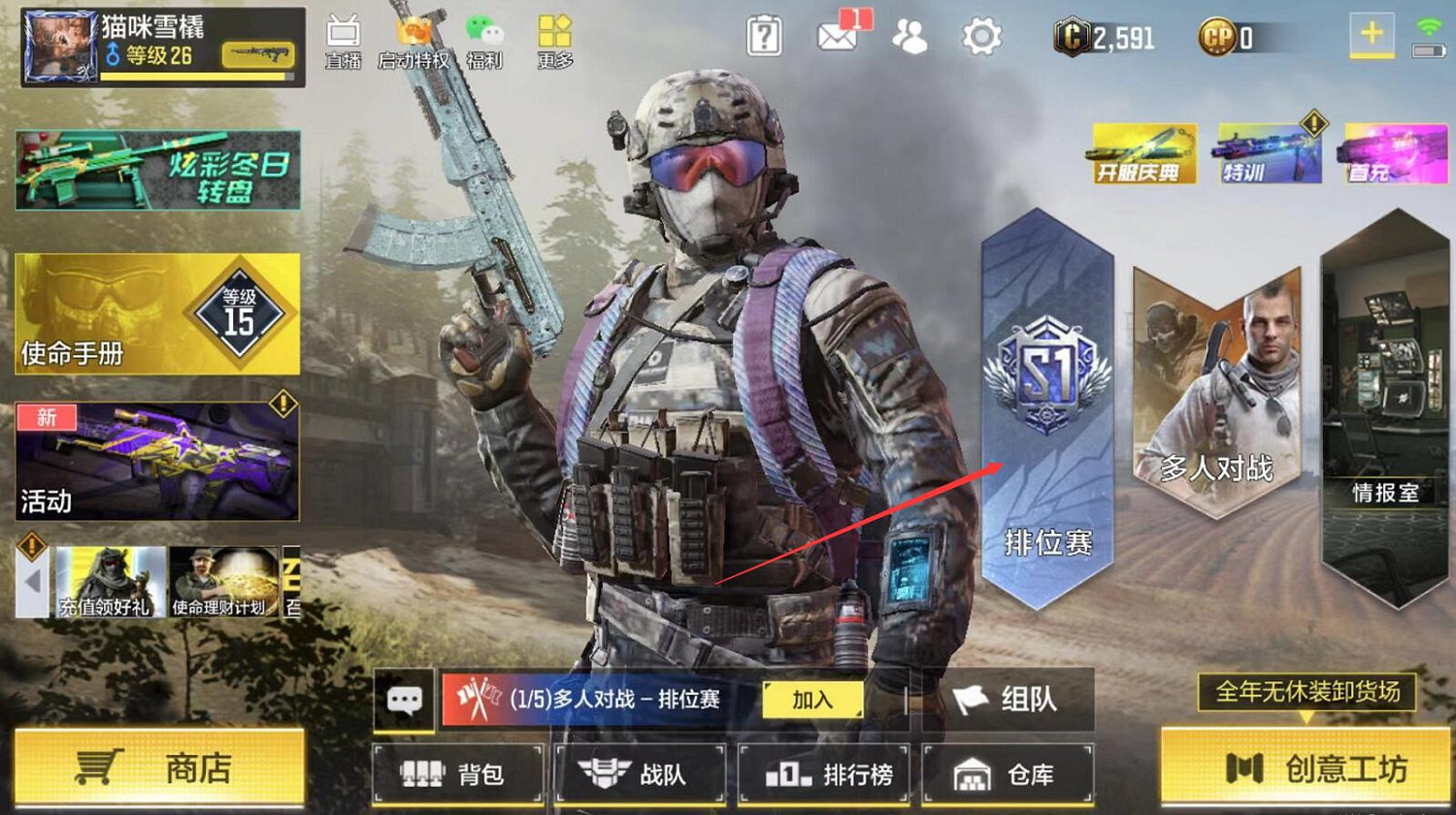Open the 仓库 warehouse

point(1007,773)
